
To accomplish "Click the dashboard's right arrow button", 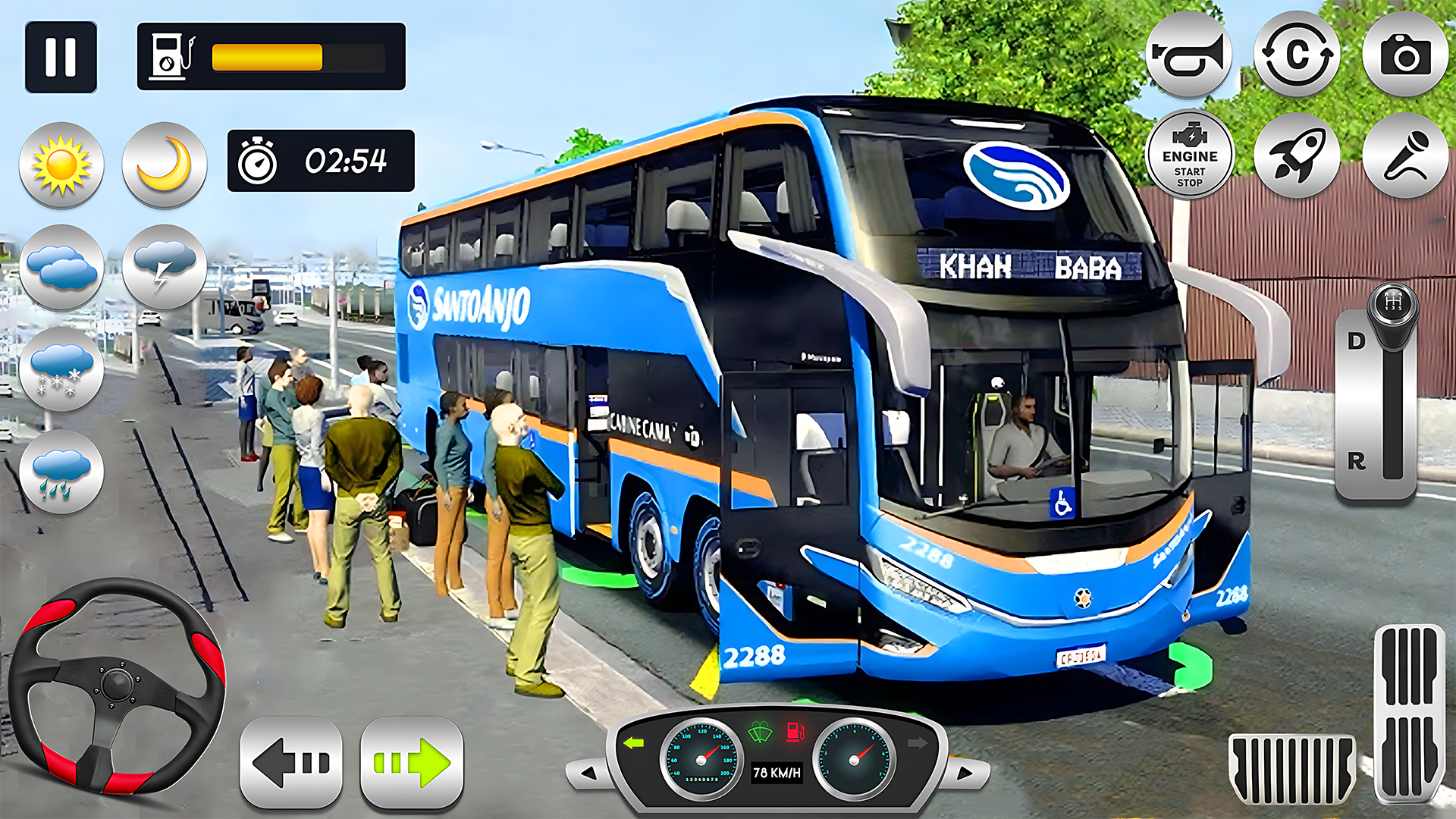I will [965, 773].
